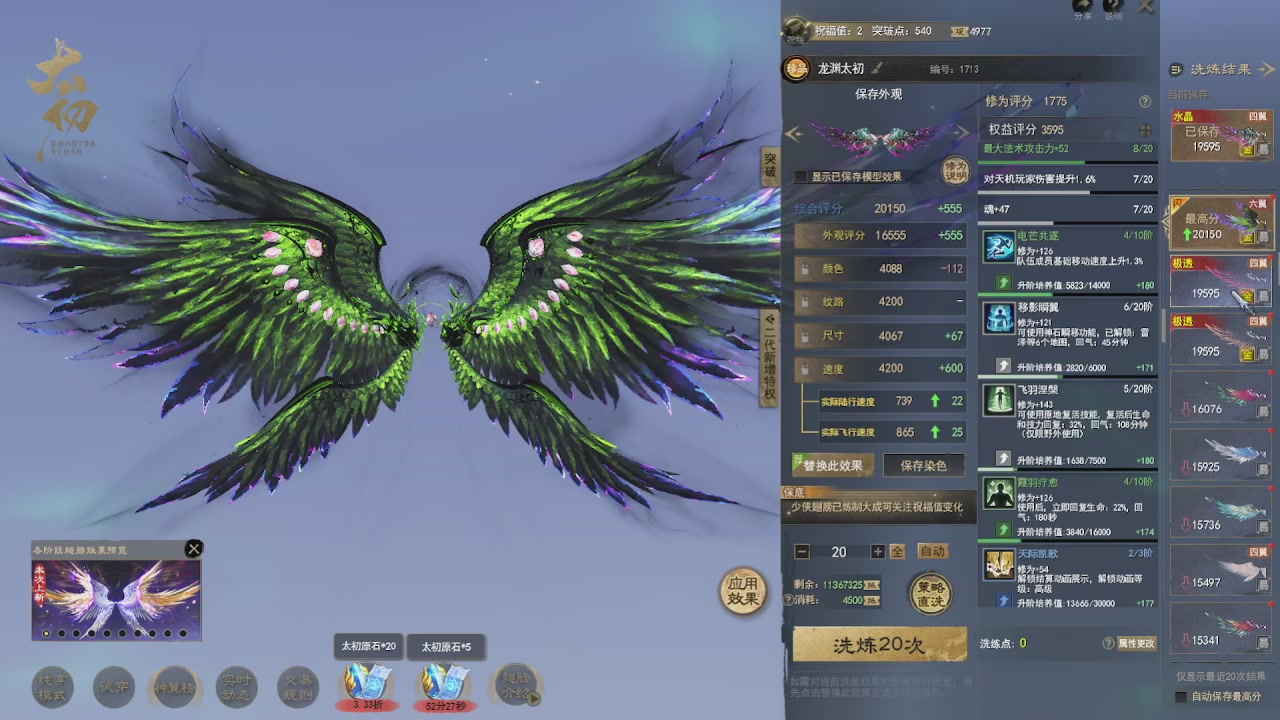The height and width of the screenshot is (720, 1280).
Task: Open the 试穿 try-on button
Action: pos(112,686)
